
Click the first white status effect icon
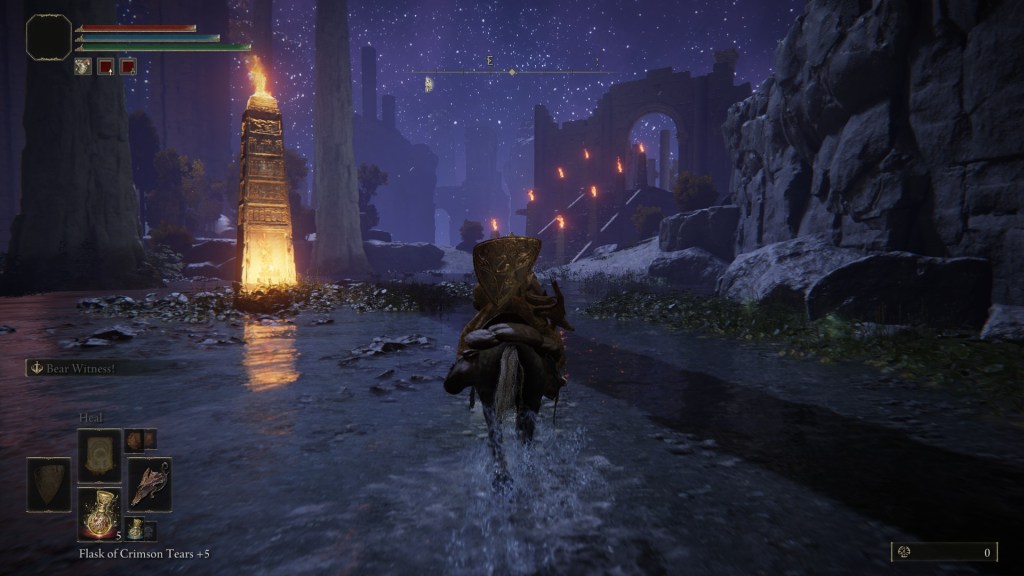click(83, 67)
